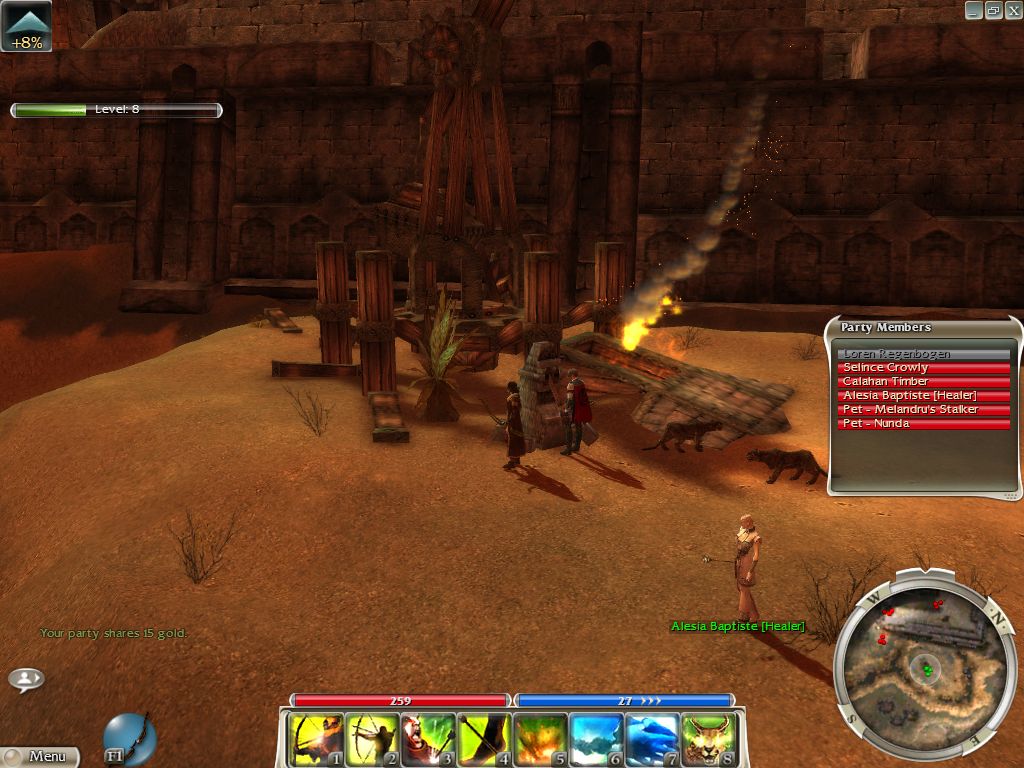Select Loren Regenbogen in the party list

pyautogui.click(x=923, y=354)
